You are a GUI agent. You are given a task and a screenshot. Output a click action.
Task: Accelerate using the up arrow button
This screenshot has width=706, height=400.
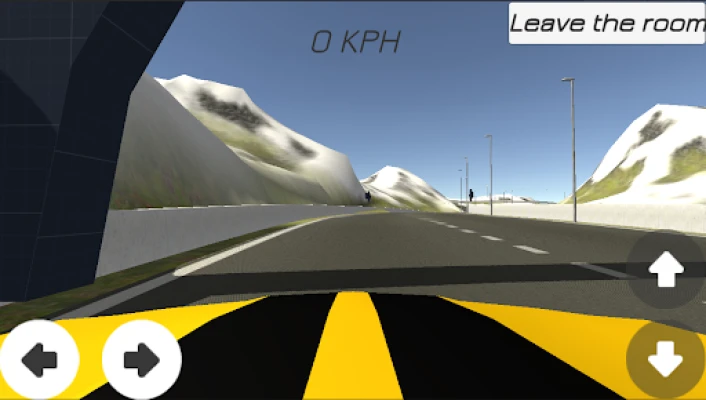[x=667, y=269]
